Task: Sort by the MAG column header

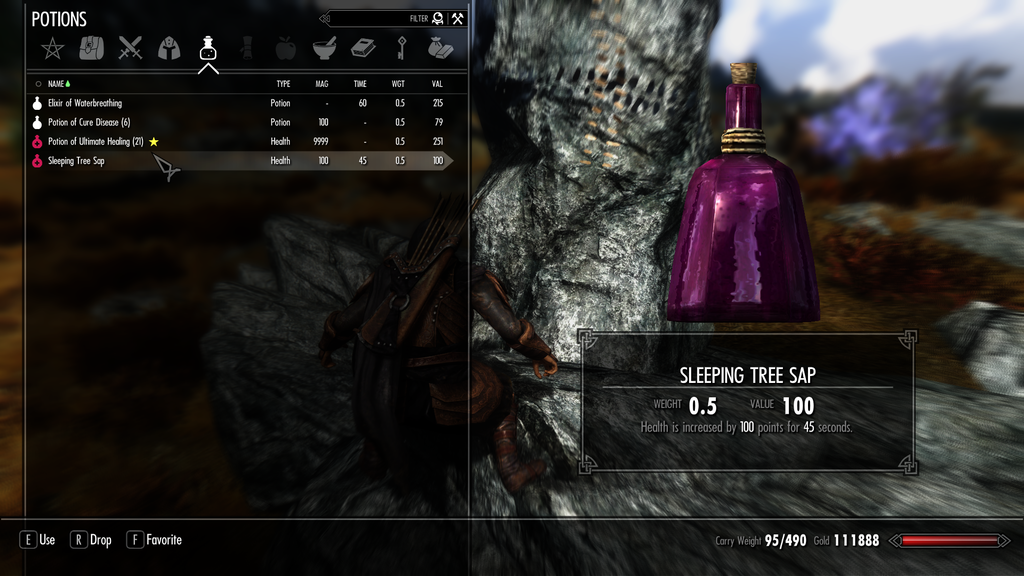Action: 323,85
